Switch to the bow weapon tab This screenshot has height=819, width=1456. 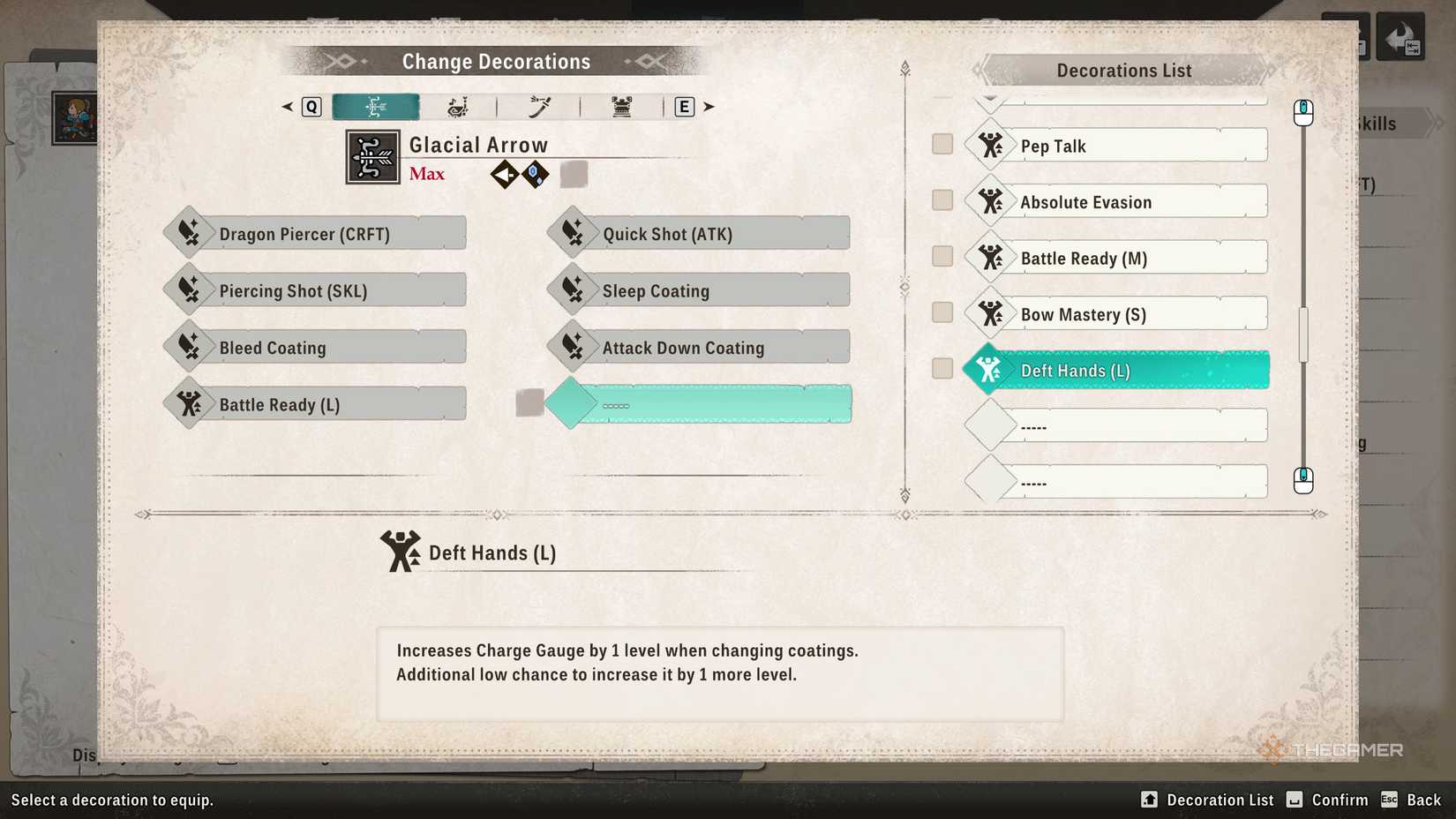375,106
